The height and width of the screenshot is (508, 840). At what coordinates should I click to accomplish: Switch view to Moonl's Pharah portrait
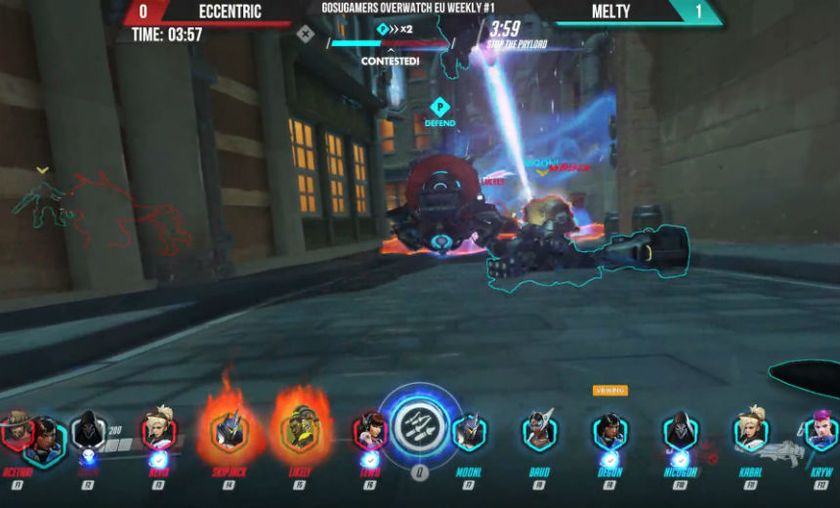pyautogui.click(x=468, y=433)
